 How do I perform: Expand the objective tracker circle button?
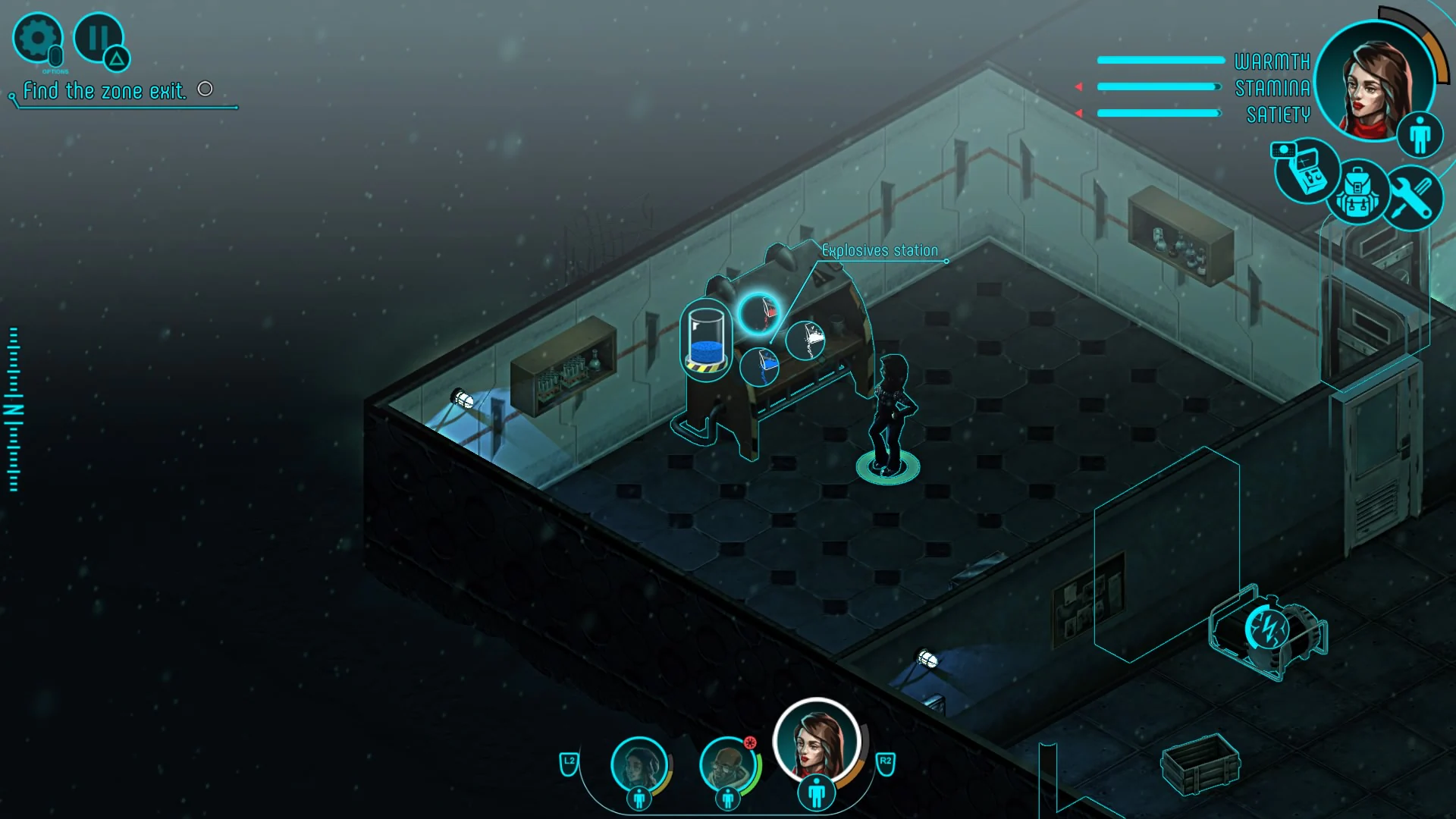click(x=205, y=89)
